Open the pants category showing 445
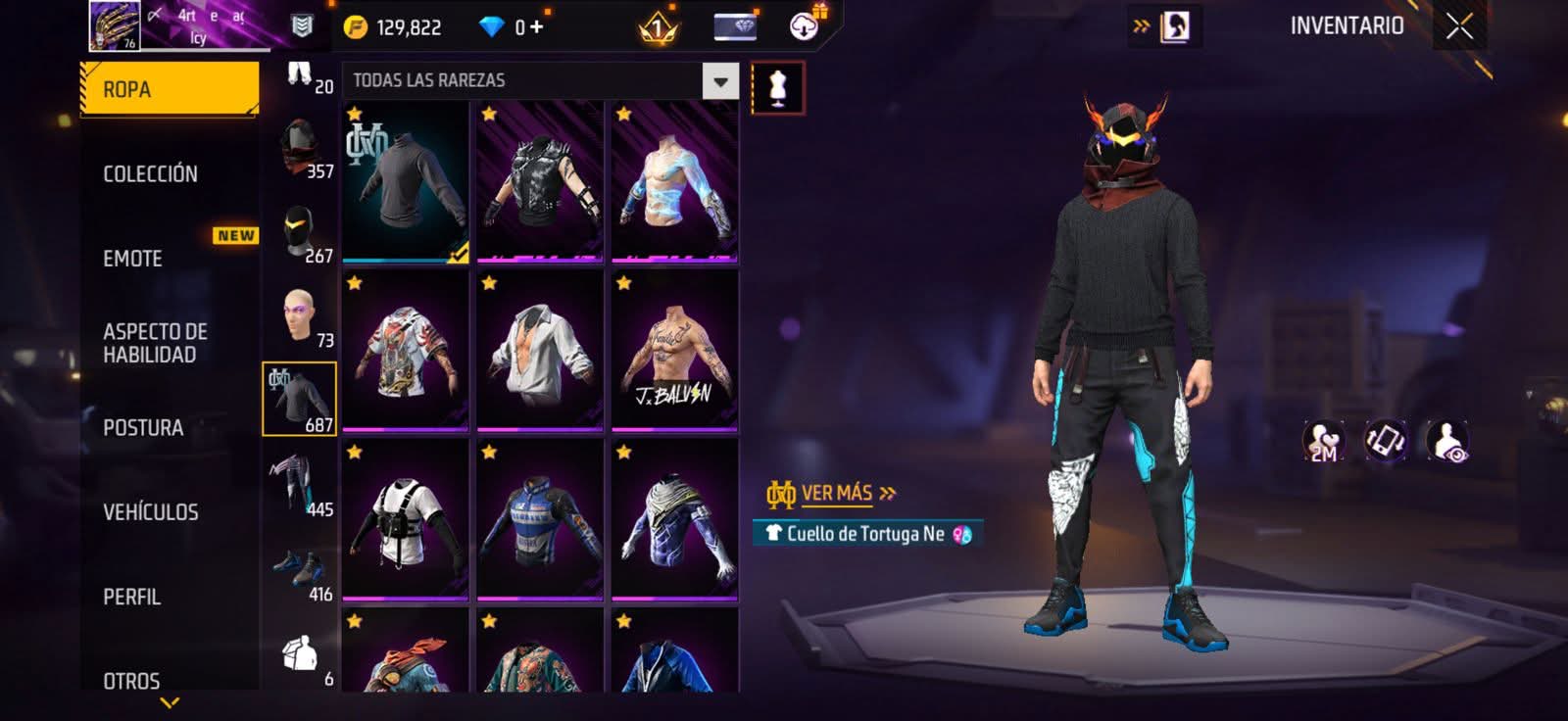 [x=300, y=483]
